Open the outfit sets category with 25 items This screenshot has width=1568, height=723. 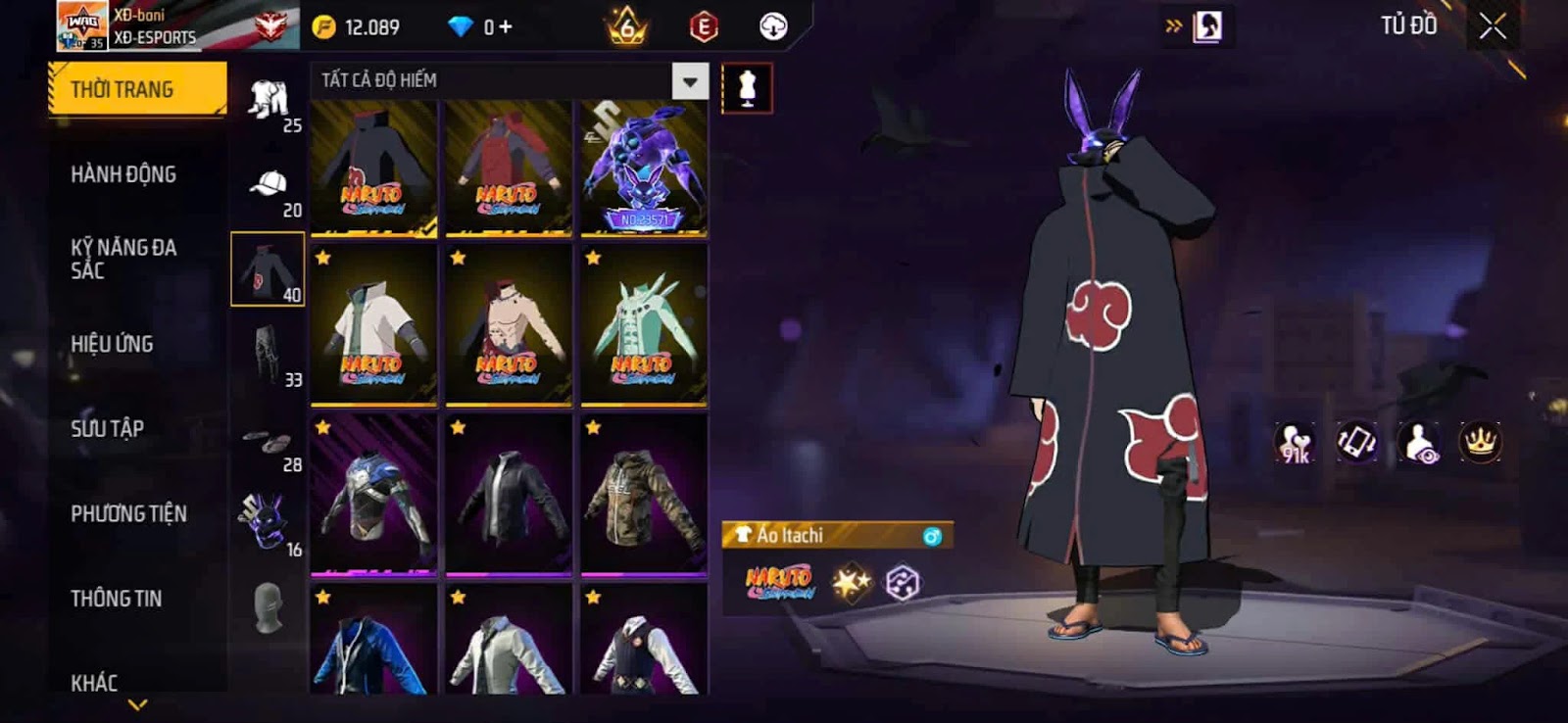pos(269,101)
